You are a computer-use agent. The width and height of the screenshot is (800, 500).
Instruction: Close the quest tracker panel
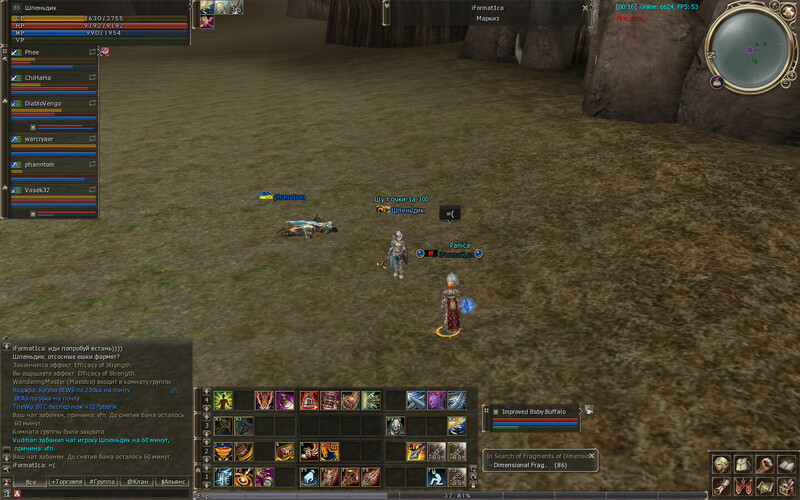(x=592, y=455)
